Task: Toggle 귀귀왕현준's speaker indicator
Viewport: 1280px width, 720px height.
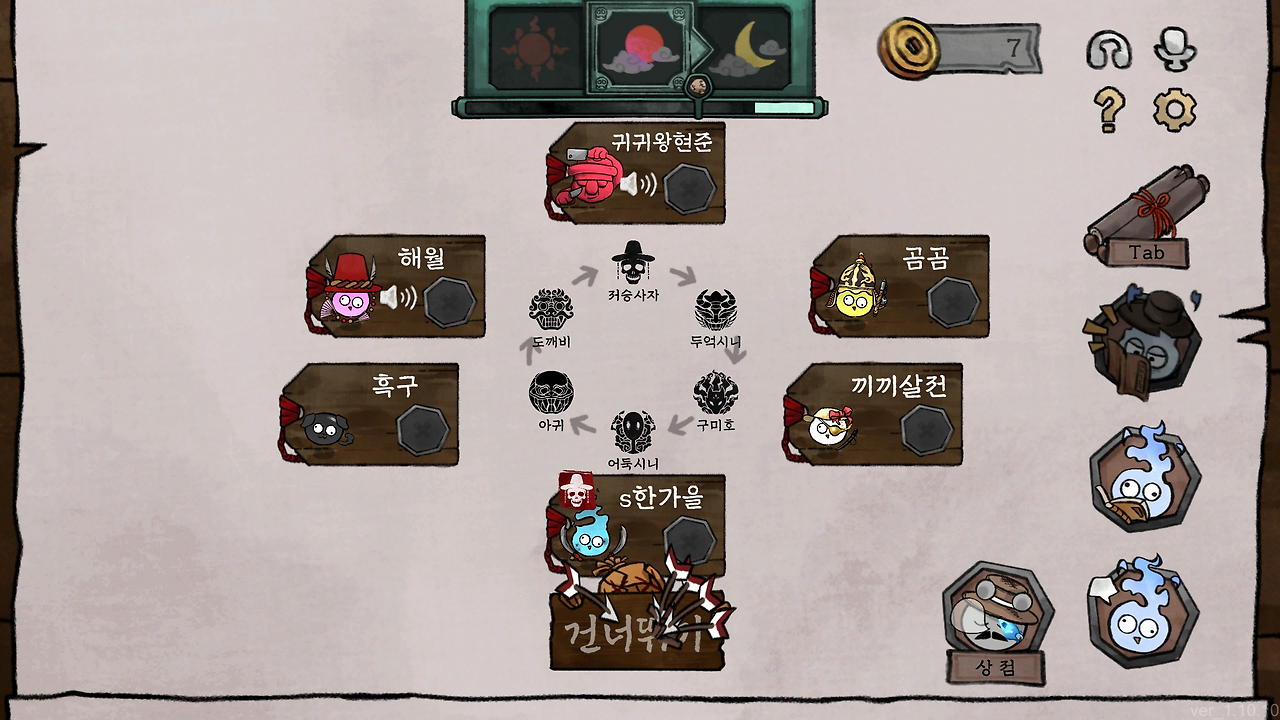Action: point(640,184)
